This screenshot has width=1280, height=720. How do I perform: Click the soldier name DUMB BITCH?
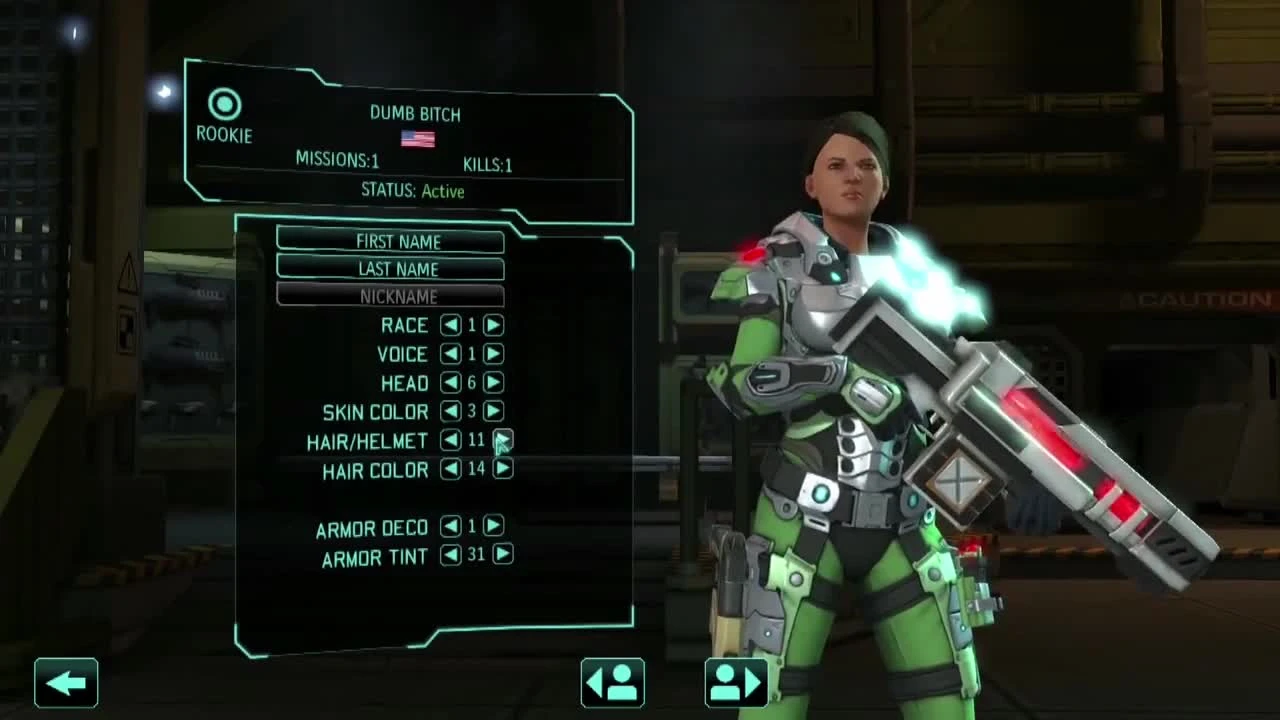[x=415, y=114]
